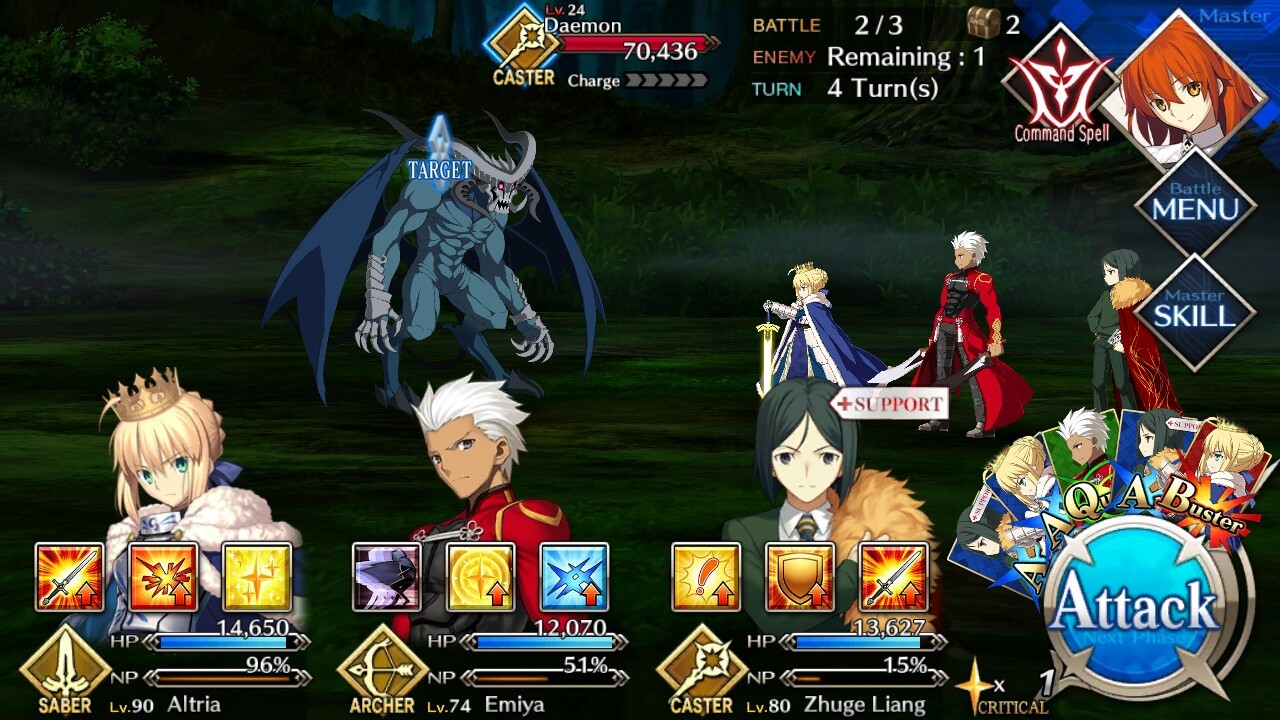
Task: Open the Battle Menu
Action: (x=1195, y=202)
